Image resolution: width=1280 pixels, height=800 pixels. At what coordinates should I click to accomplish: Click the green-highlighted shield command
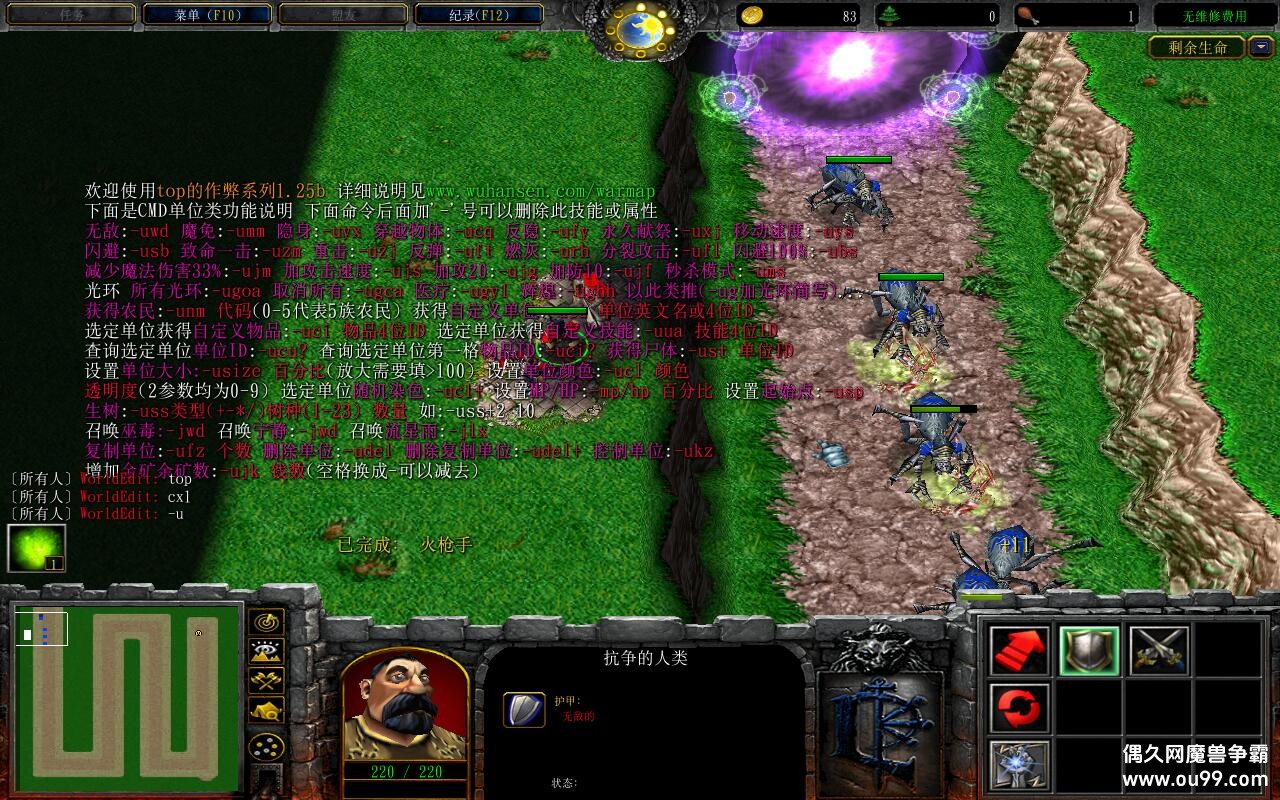pyautogui.click(x=1089, y=651)
